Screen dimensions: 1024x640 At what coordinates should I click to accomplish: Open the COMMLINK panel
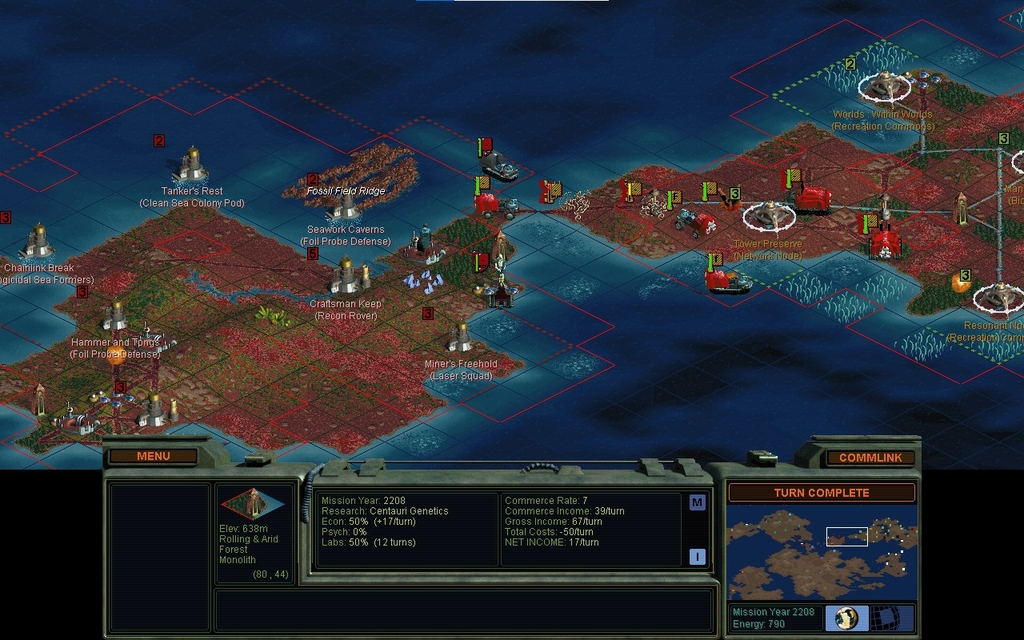click(870, 457)
